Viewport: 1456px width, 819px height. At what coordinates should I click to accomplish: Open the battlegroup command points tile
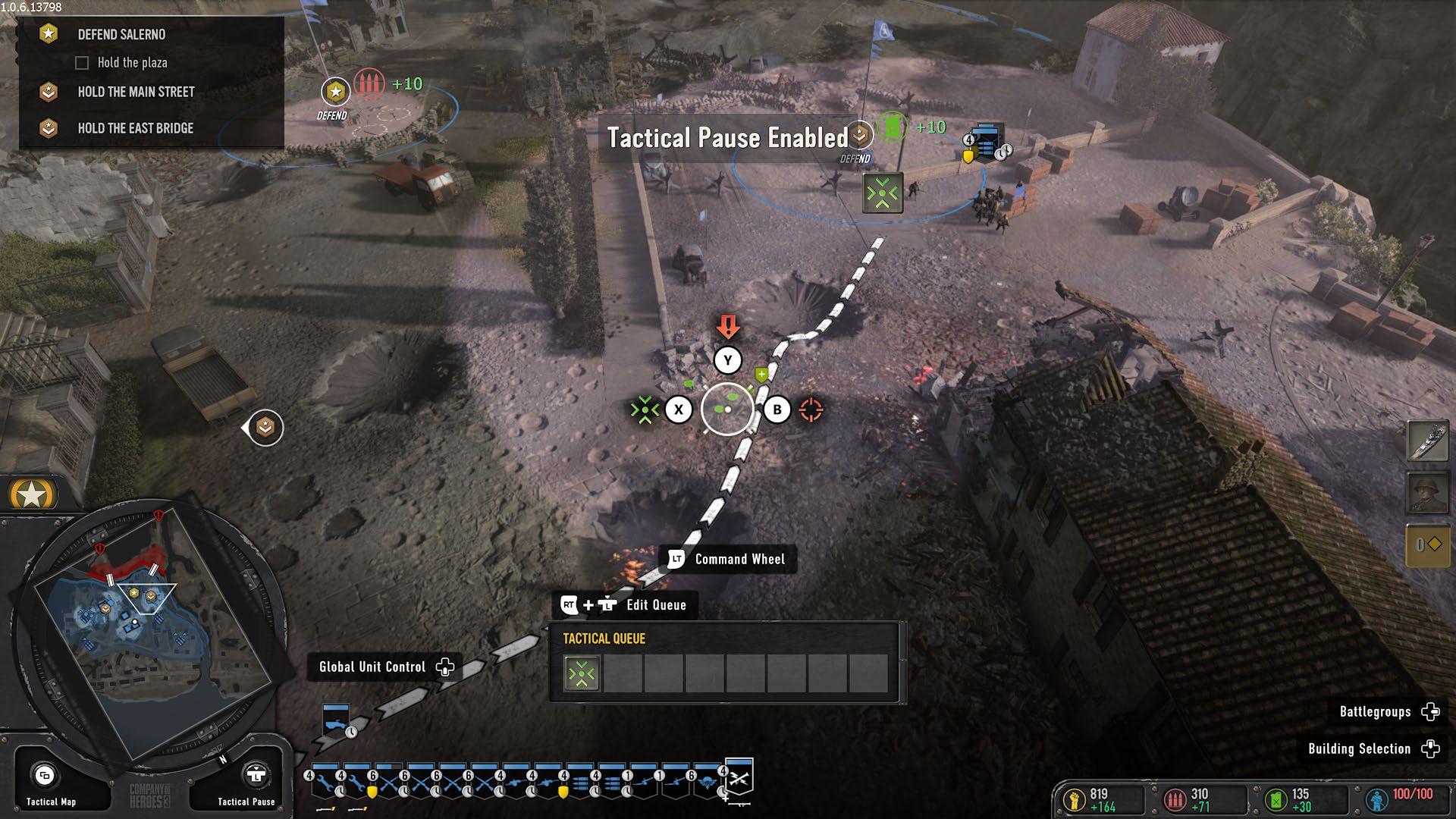[1427, 545]
